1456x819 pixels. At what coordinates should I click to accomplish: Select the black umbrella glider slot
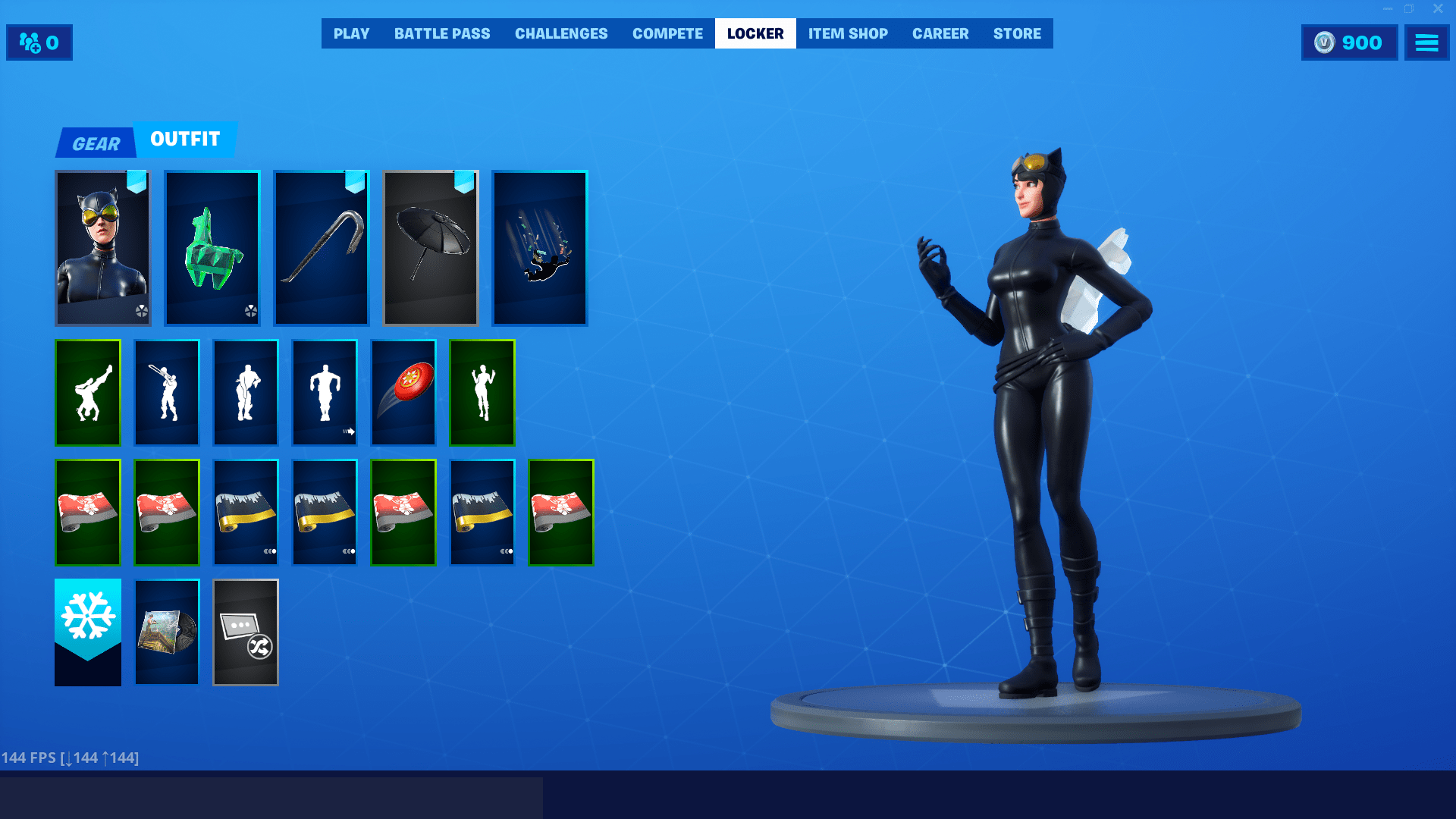pyautogui.click(x=430, y=248)
